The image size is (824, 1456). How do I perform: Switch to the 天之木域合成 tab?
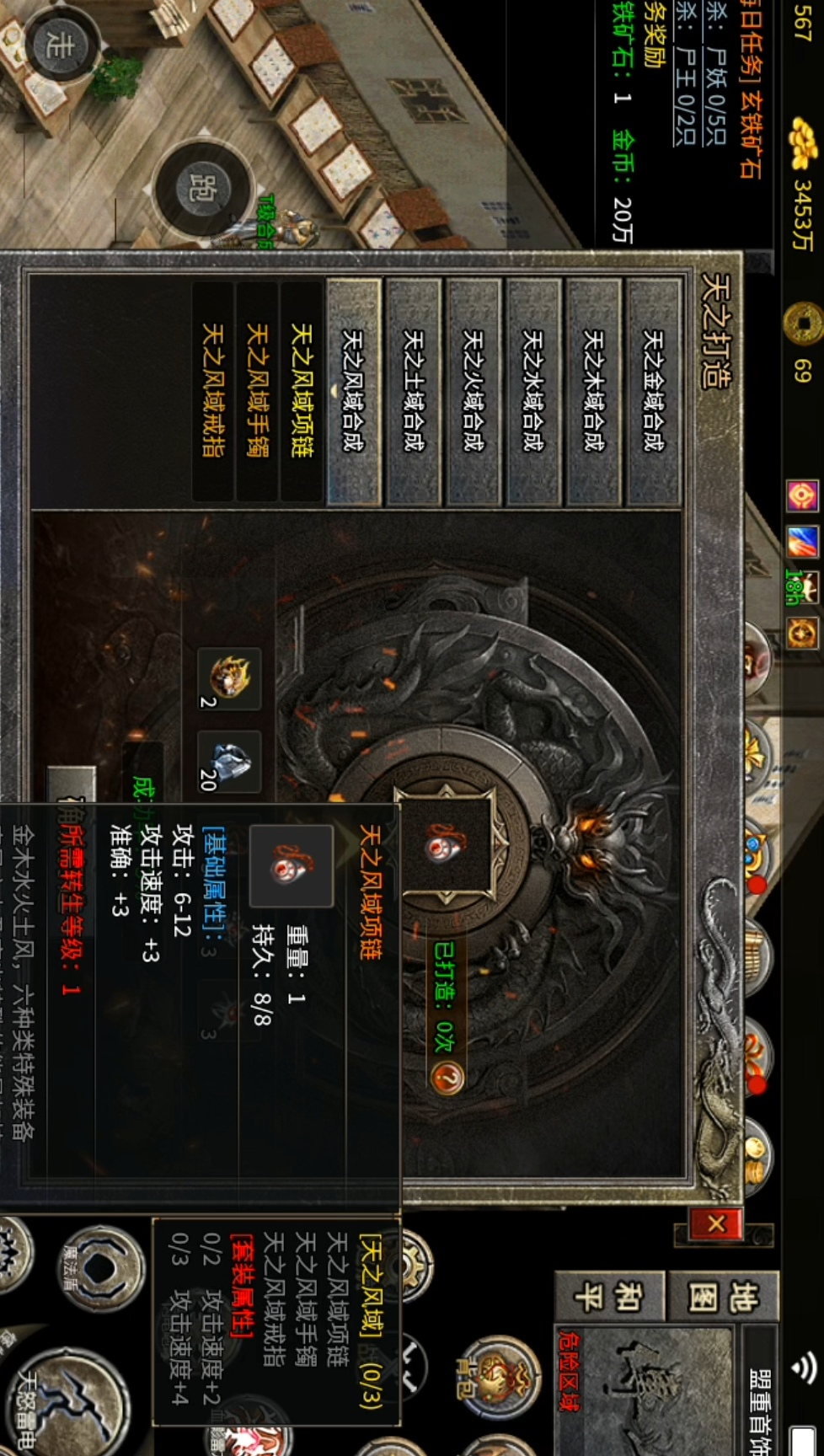tap(593, 391)
